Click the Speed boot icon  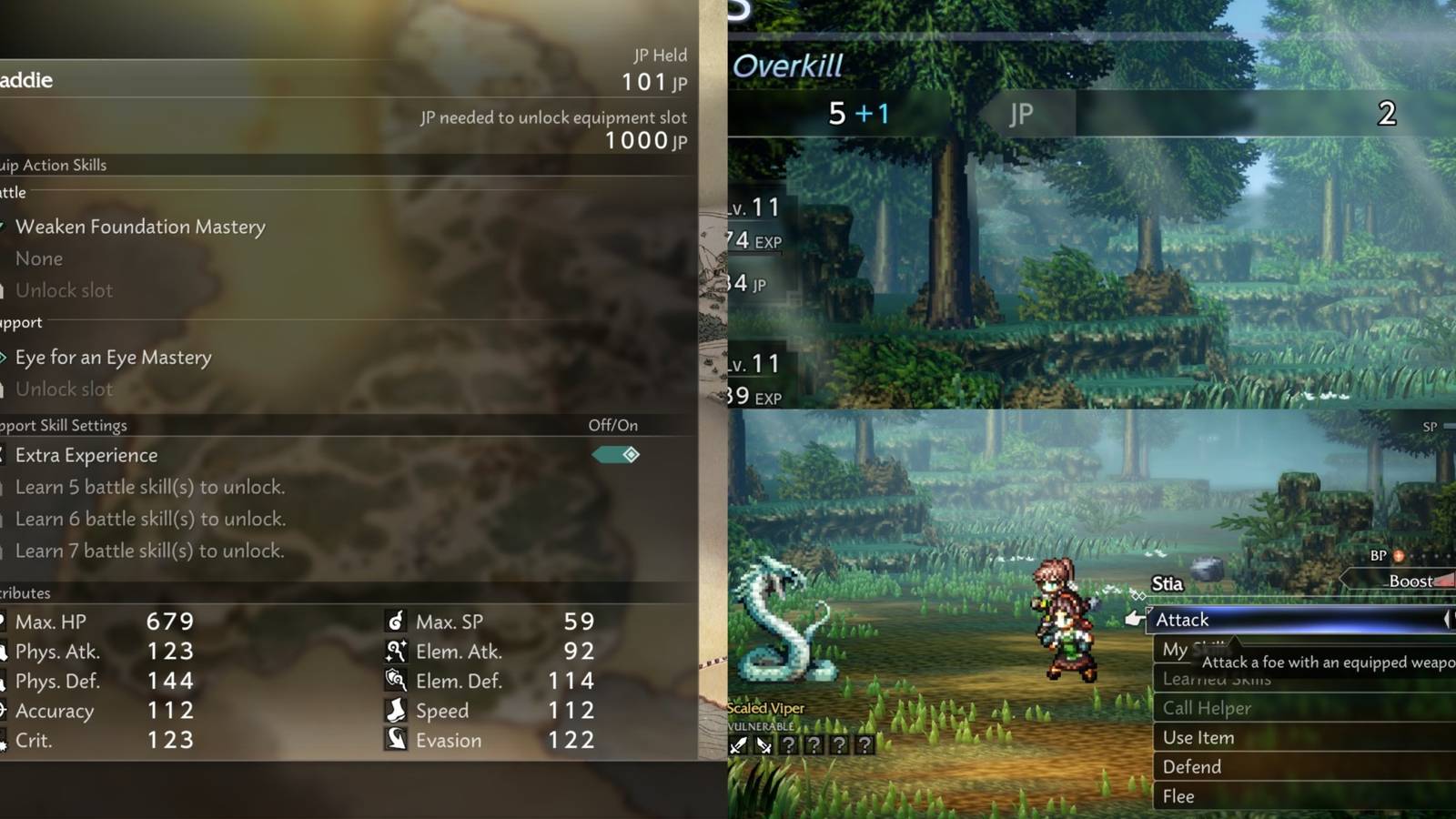pyautogui.click(x=396, y=711)
